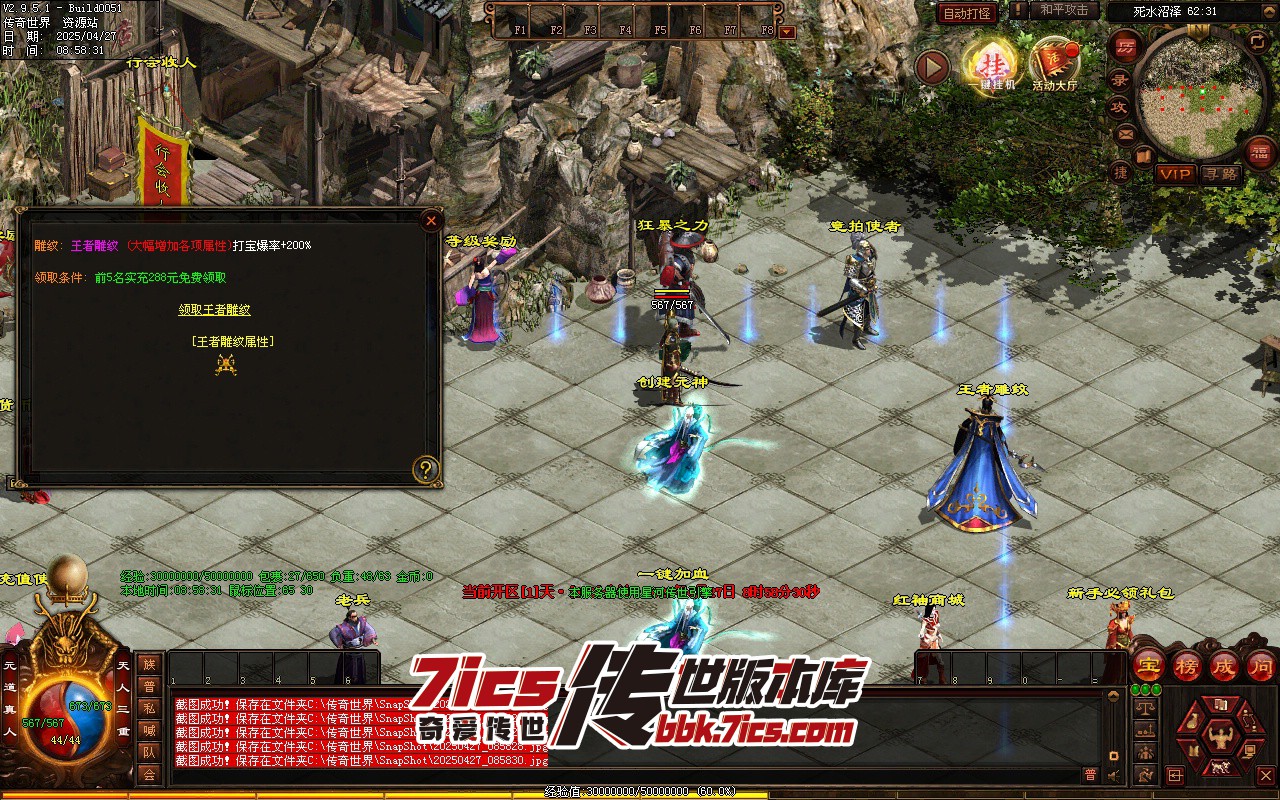Open the muscular figure character panel

click(x=1219, y=738)
